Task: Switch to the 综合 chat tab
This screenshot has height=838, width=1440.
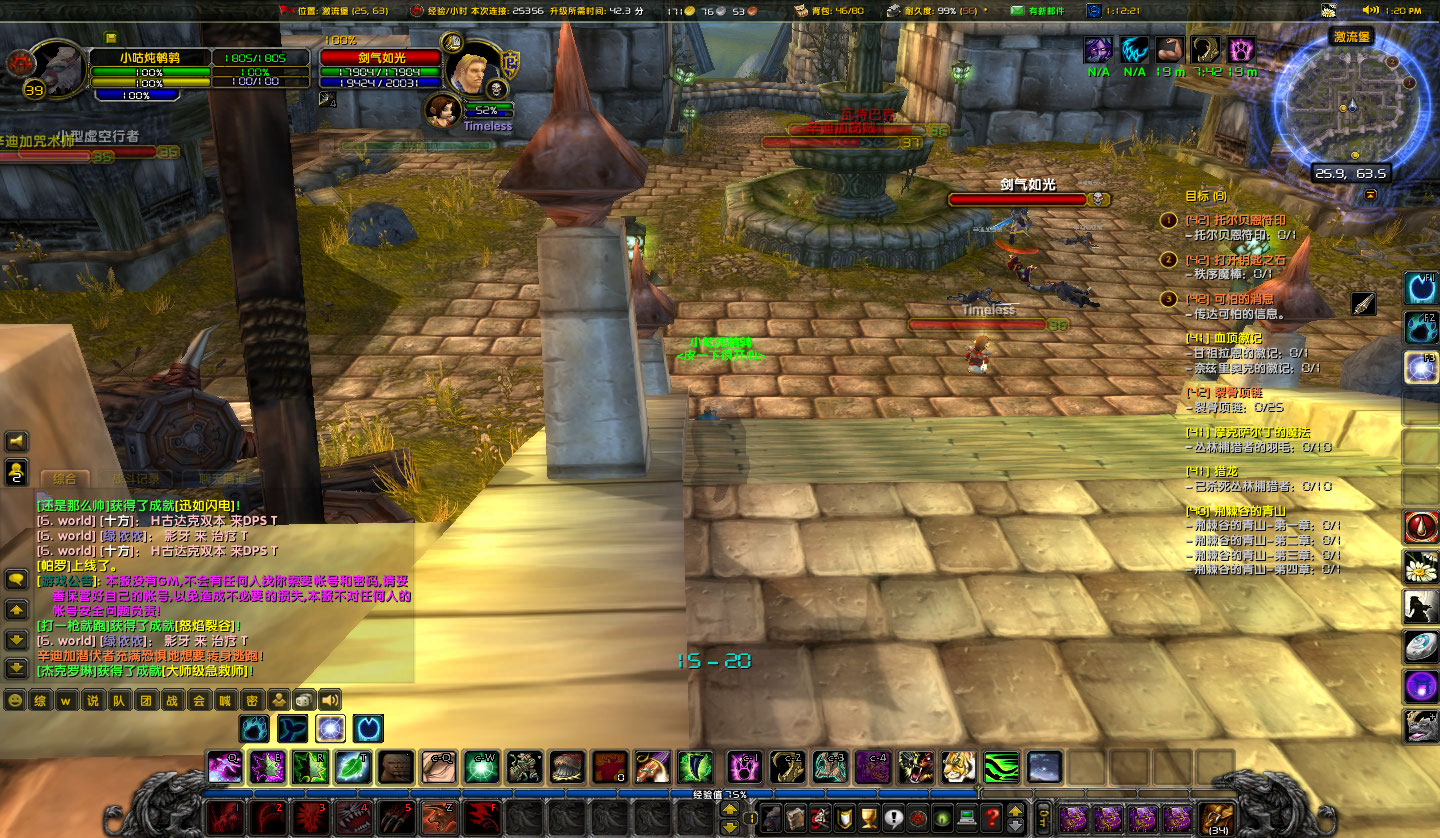Action: point(65,478)
